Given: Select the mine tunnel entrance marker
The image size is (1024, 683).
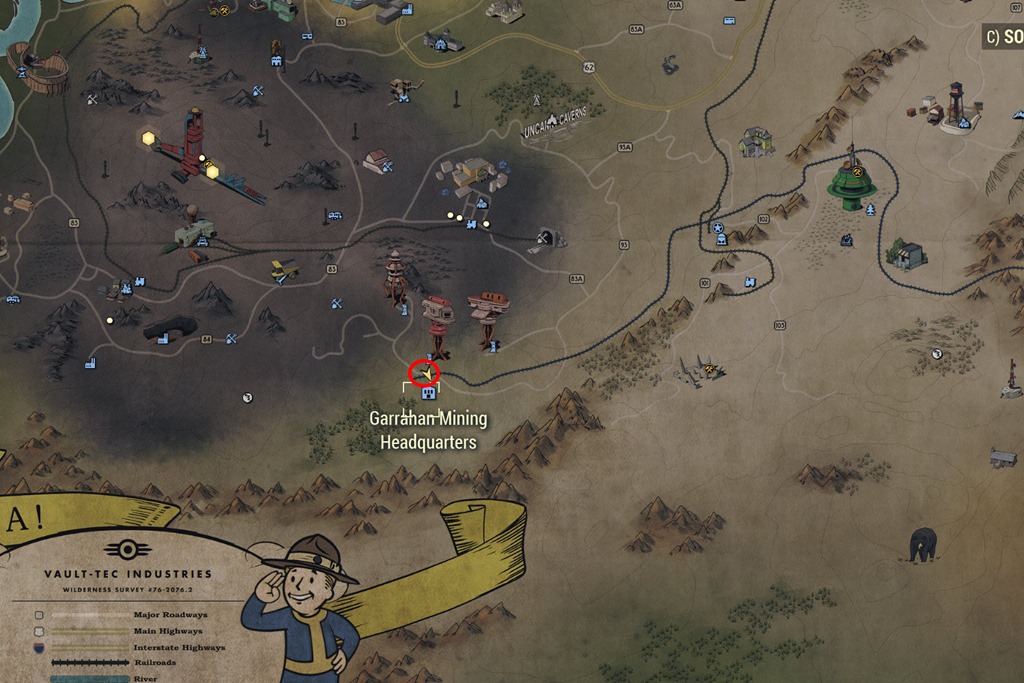Looking at the screenshot, I should click(x=546, y=238).
